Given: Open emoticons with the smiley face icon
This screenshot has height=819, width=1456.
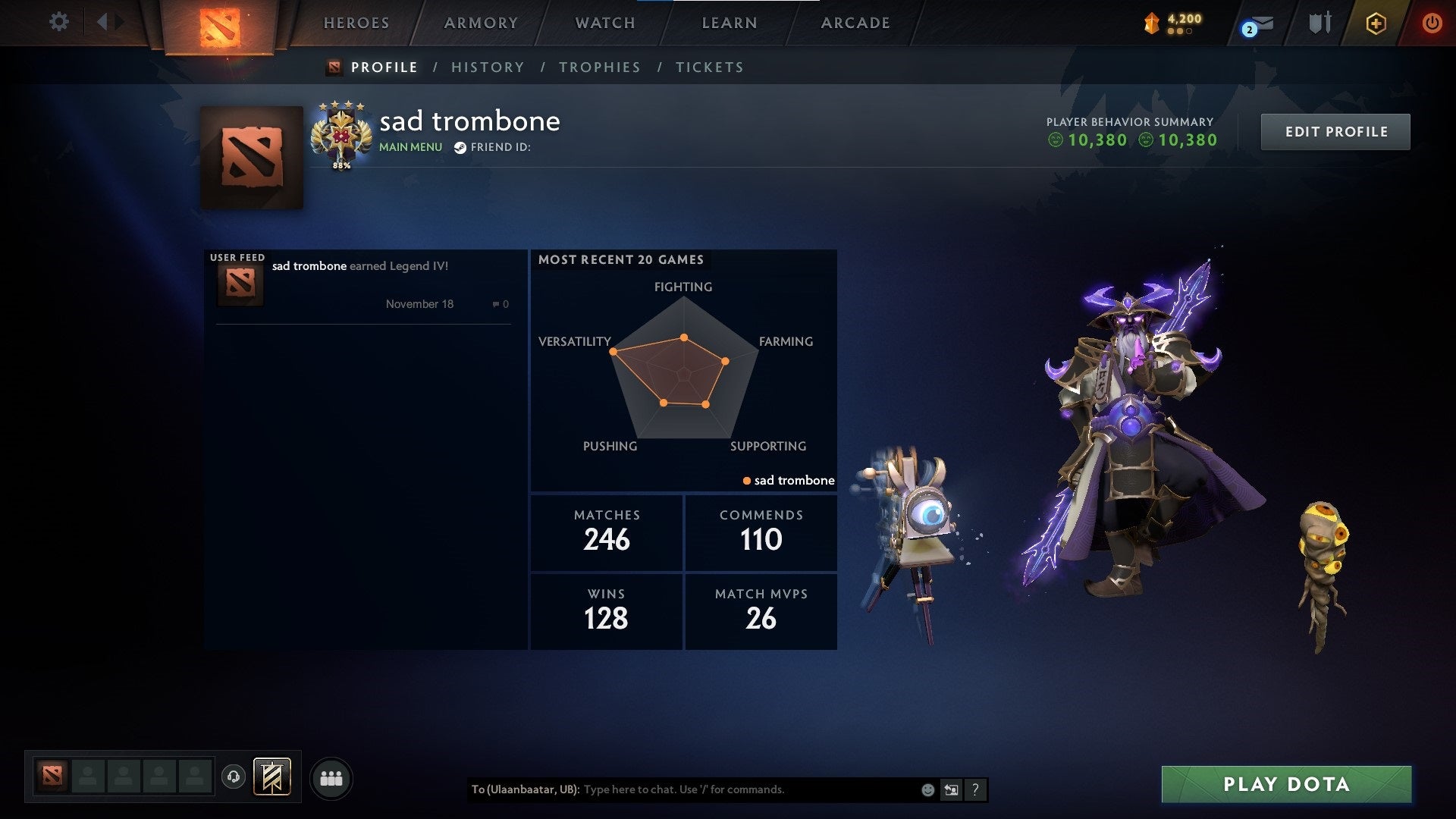Looking at the screenshot, I should pos(927,789).
